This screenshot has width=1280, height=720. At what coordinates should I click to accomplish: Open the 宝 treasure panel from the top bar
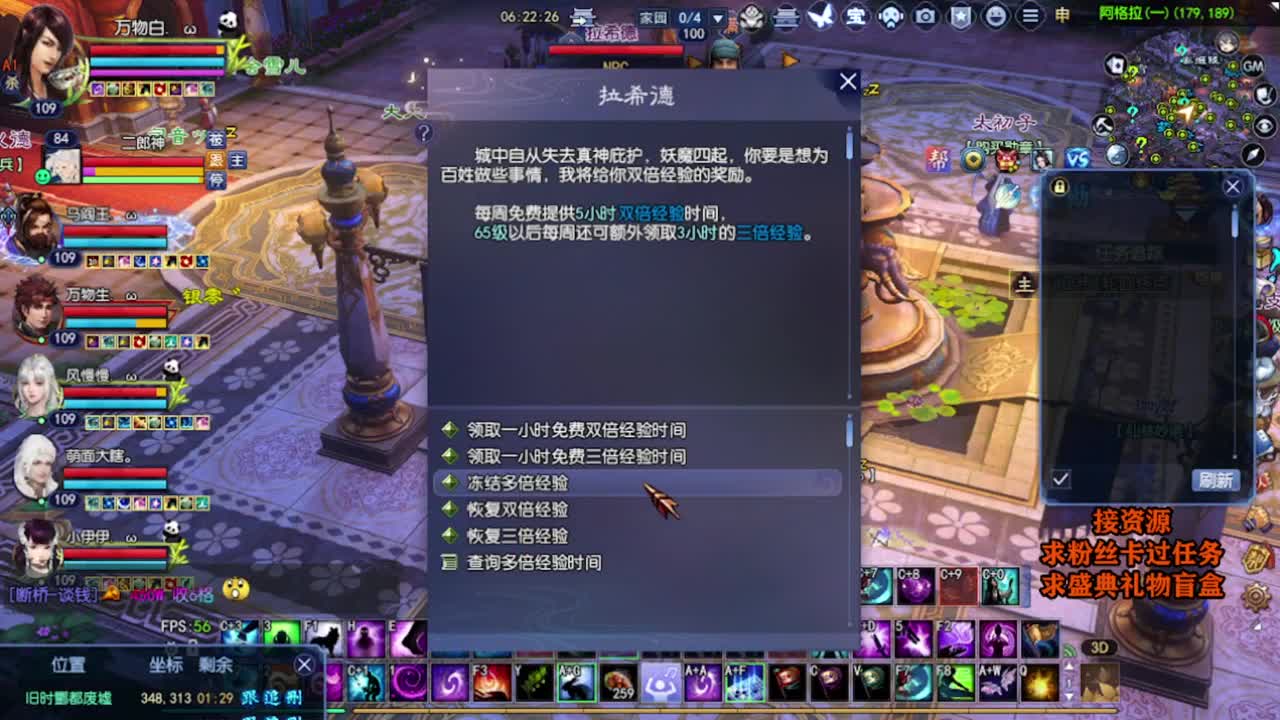coord(855,16)
